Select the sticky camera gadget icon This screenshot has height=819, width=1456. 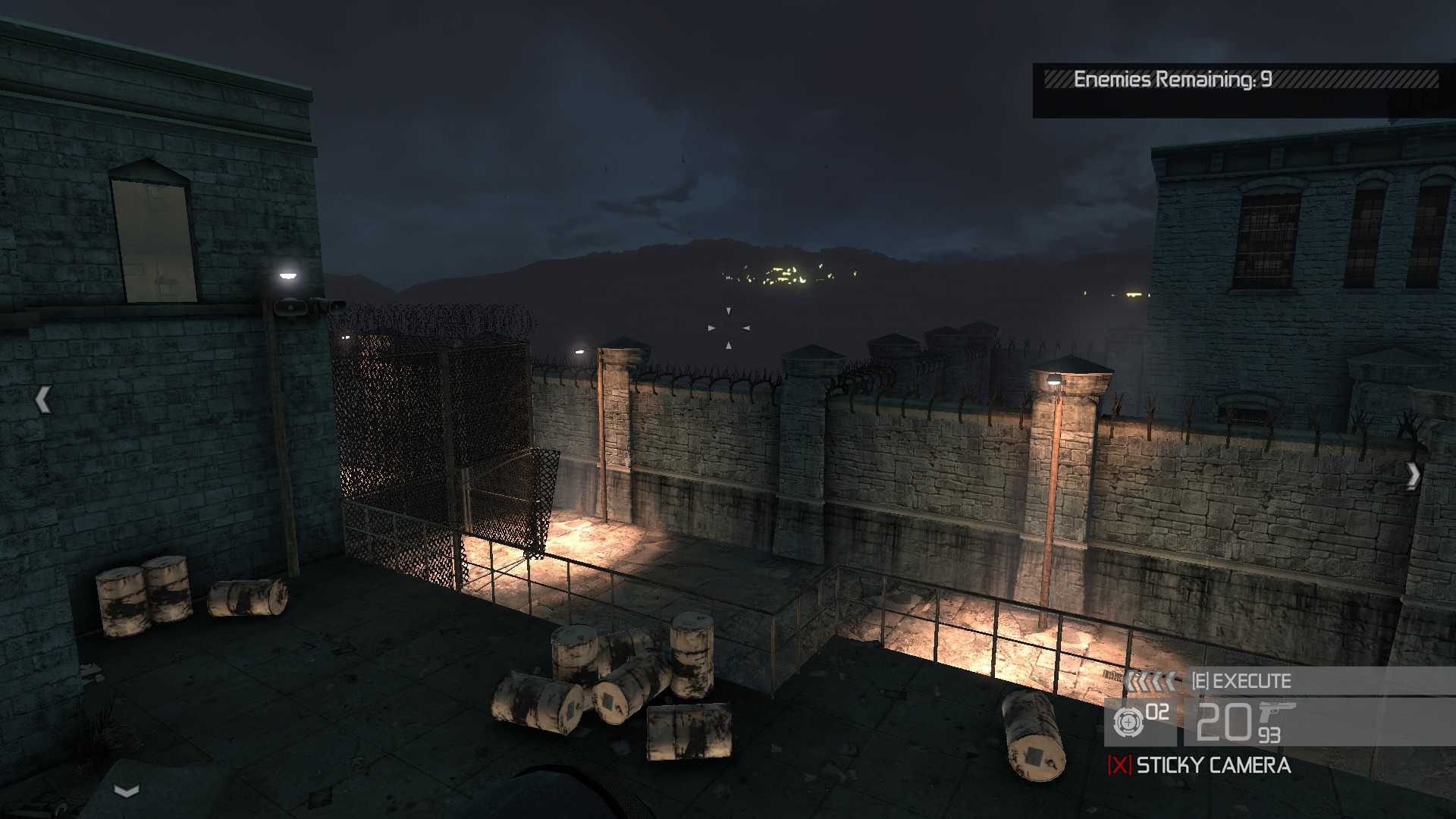[1127, 722]
